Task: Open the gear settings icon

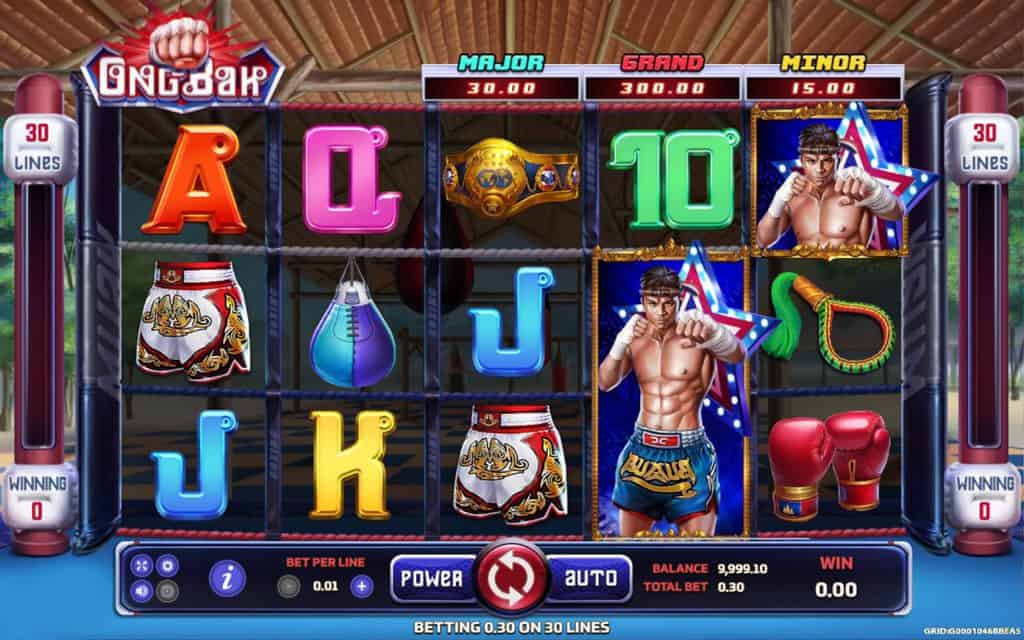Action: pyautogui.click(x=167, y=565)
